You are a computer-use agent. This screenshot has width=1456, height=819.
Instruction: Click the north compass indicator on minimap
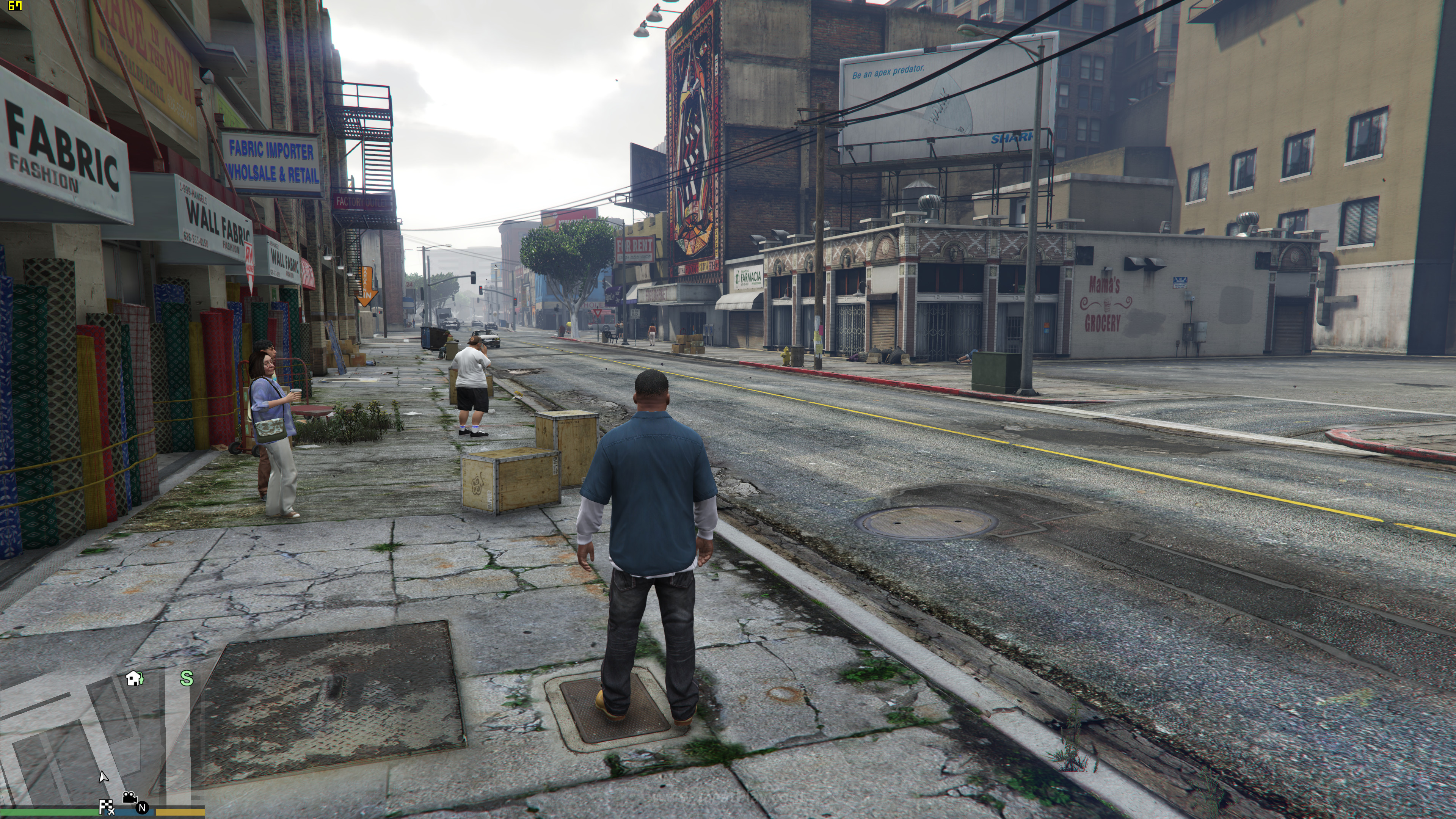click(x=142, y=808)
